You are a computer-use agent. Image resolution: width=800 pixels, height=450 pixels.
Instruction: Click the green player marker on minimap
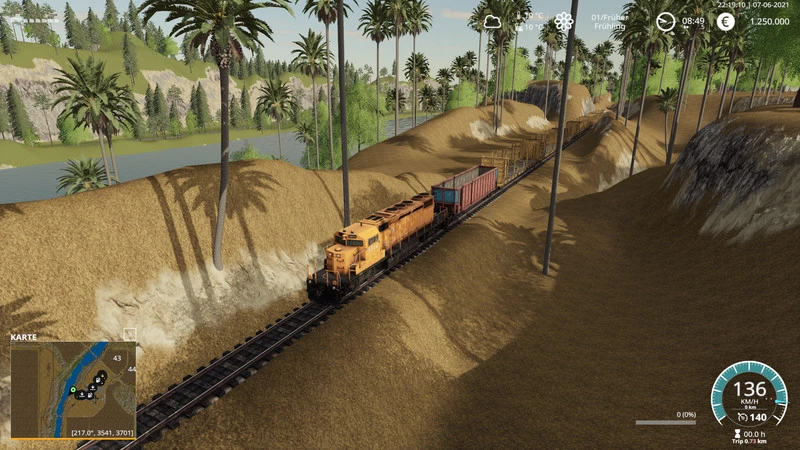[73, 389]
